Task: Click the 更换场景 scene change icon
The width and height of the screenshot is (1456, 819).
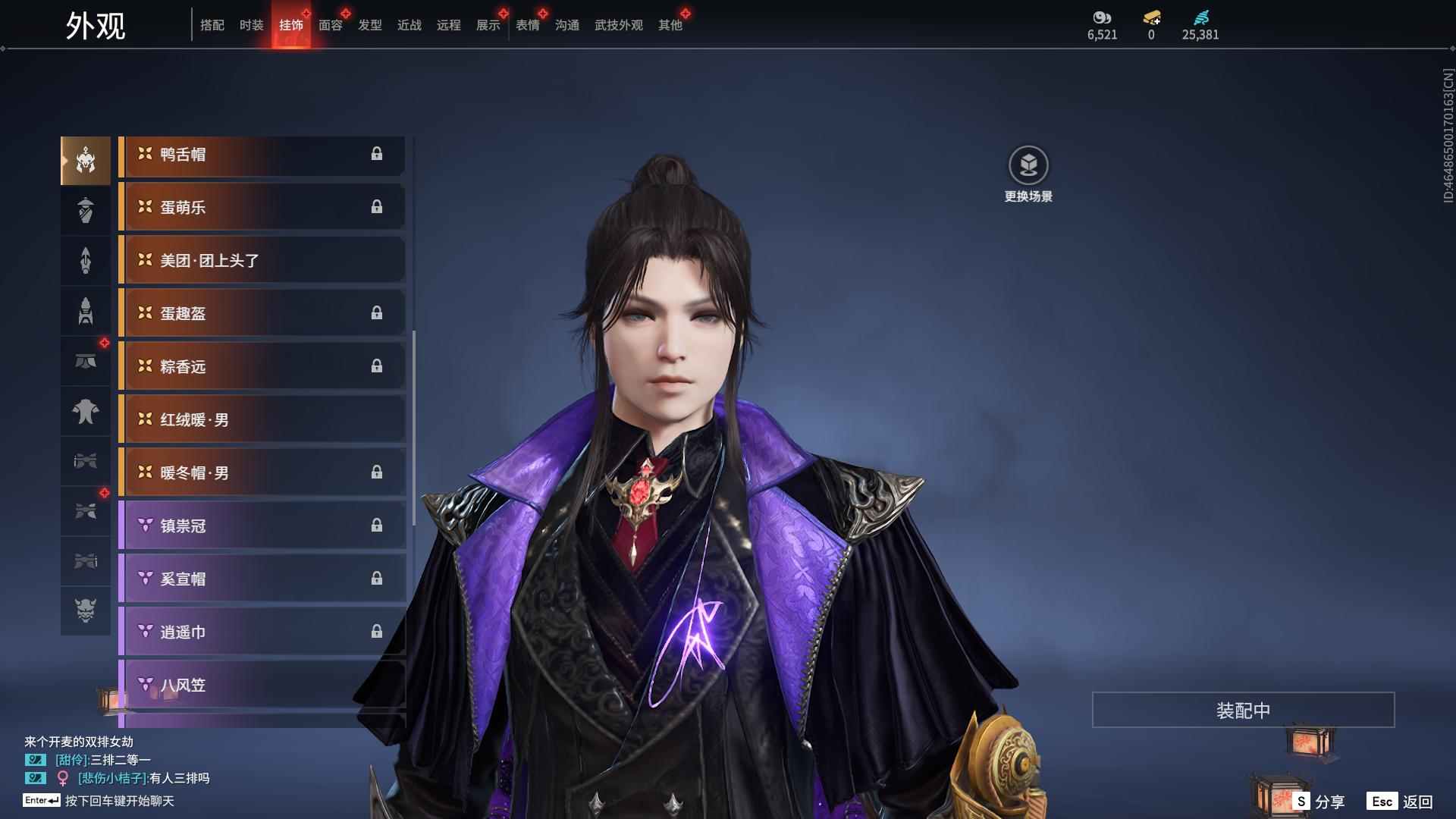Action: coord(1028,166)
